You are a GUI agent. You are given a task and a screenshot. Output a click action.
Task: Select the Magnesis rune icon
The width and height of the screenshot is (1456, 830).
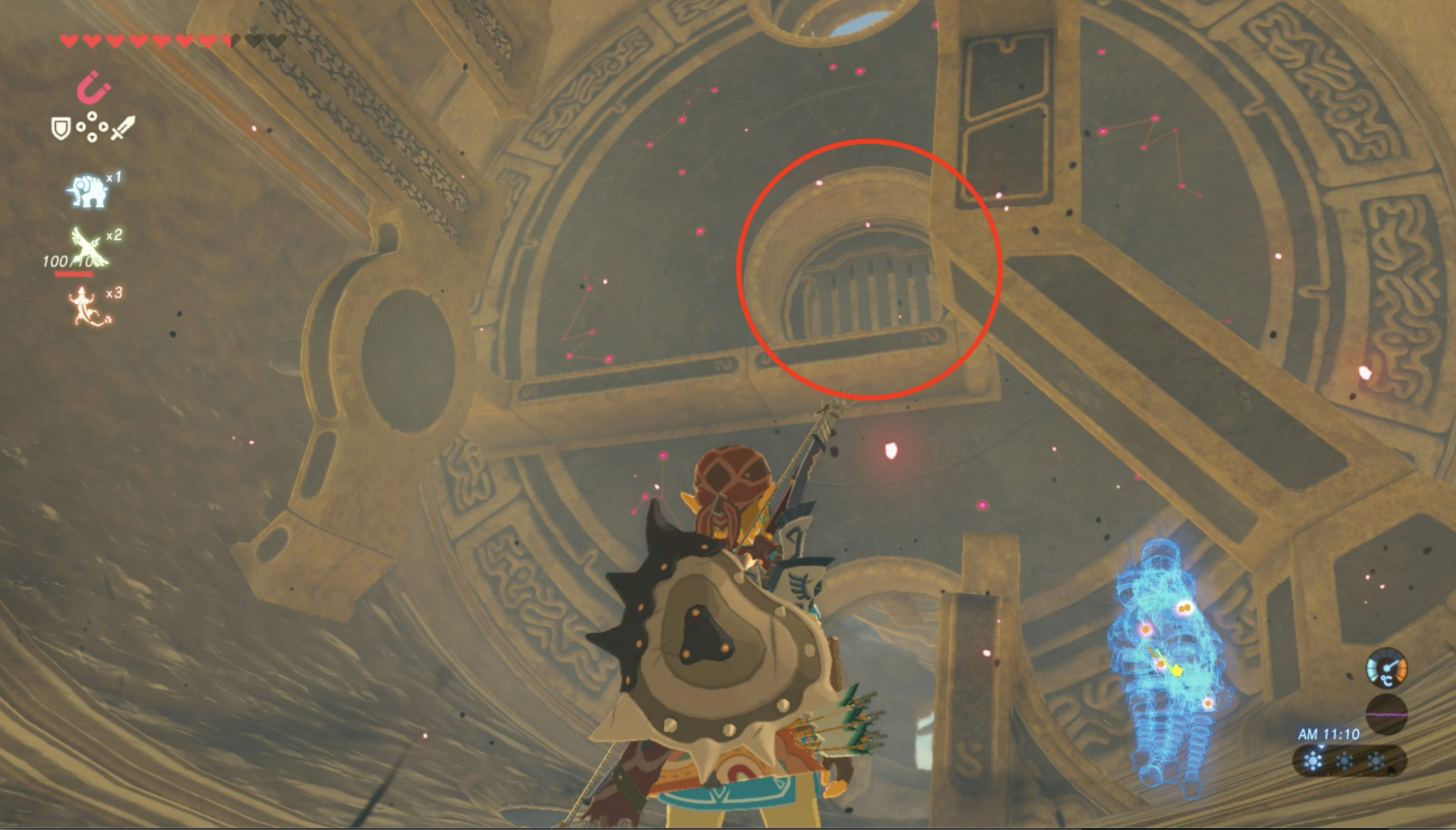(x=93, y=87)
